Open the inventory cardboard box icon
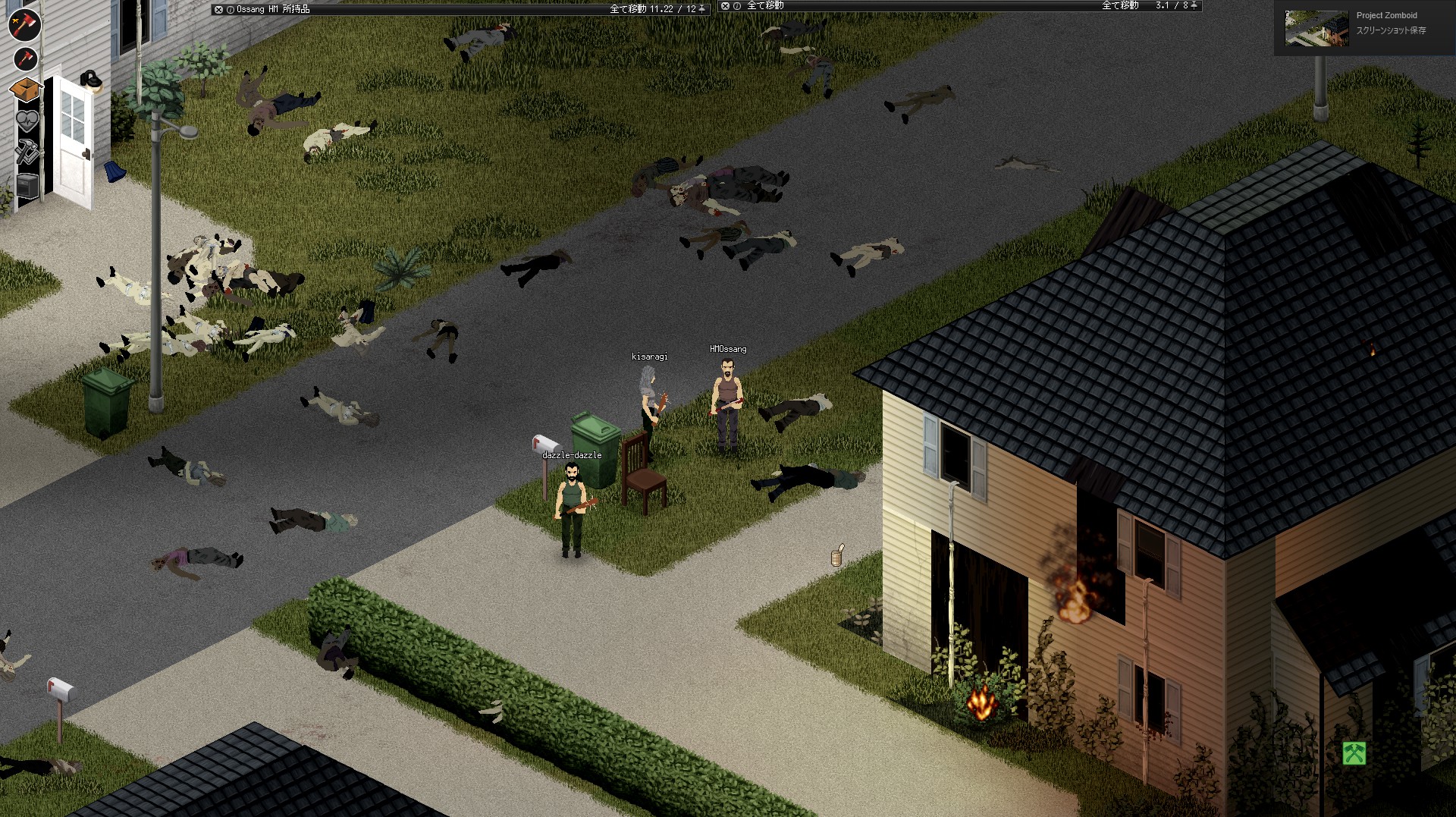The image size is (1456, 817). pos(26,90)
